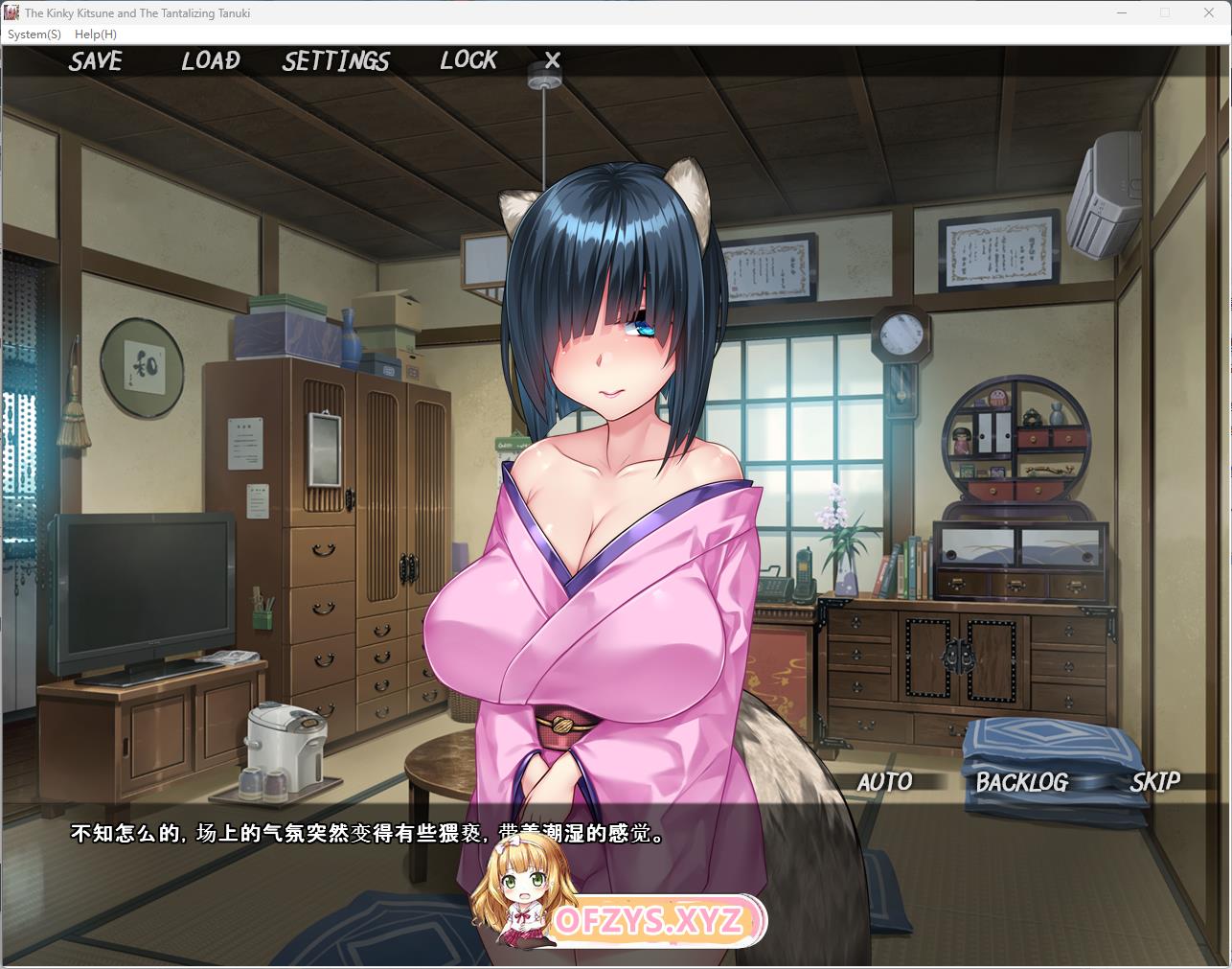Show the BACKLOG of past dialogue
The height and width of the screenshot is (969, 1232).
point(1021,782)
